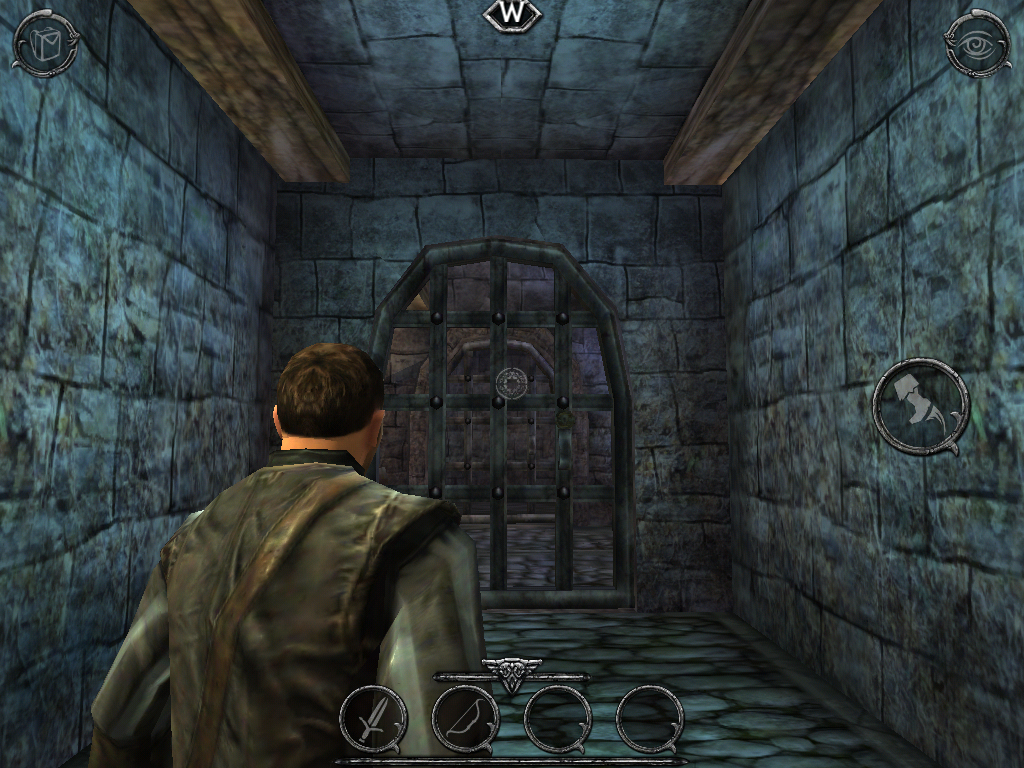
Task: Activate the sneak boot button
Action: pos(920,407)
